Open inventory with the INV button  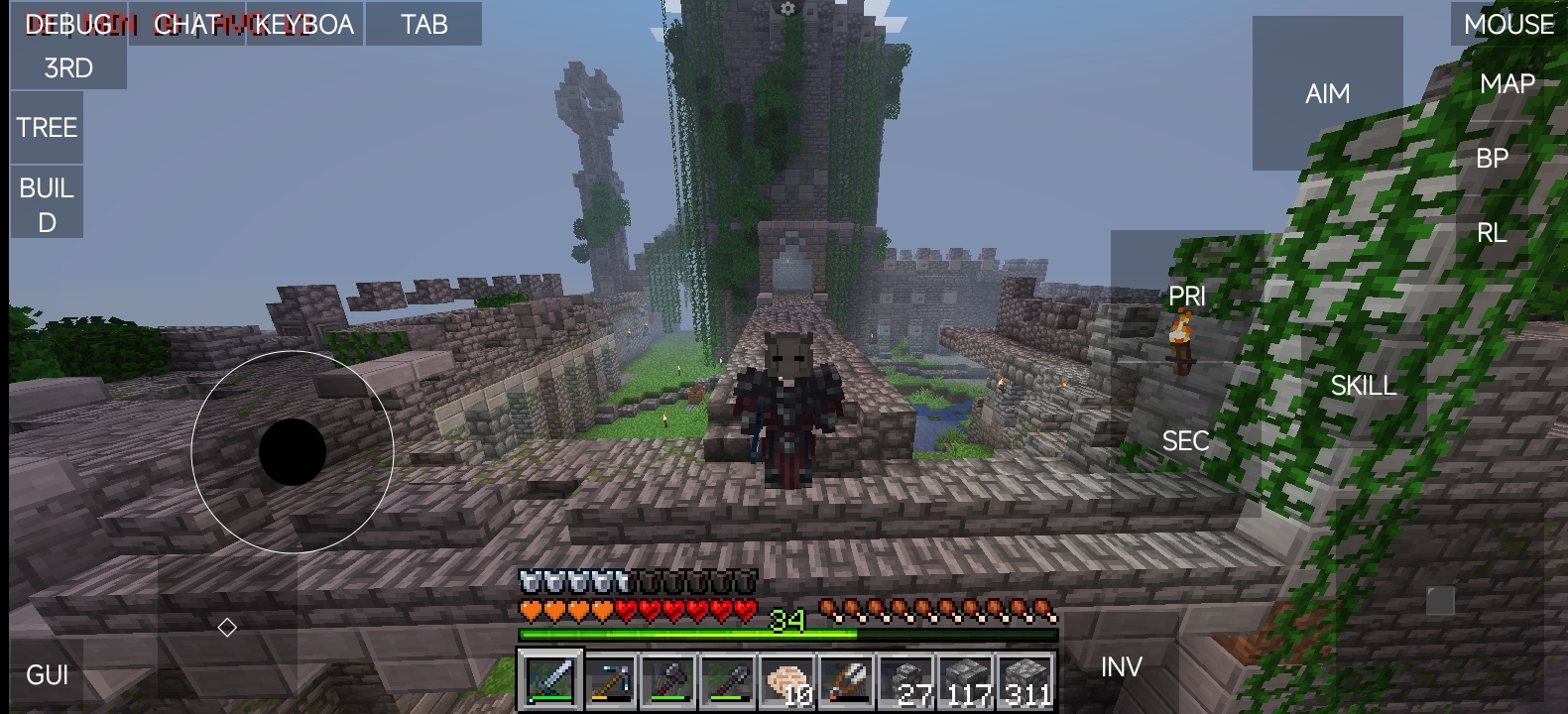click(1121, 667)
